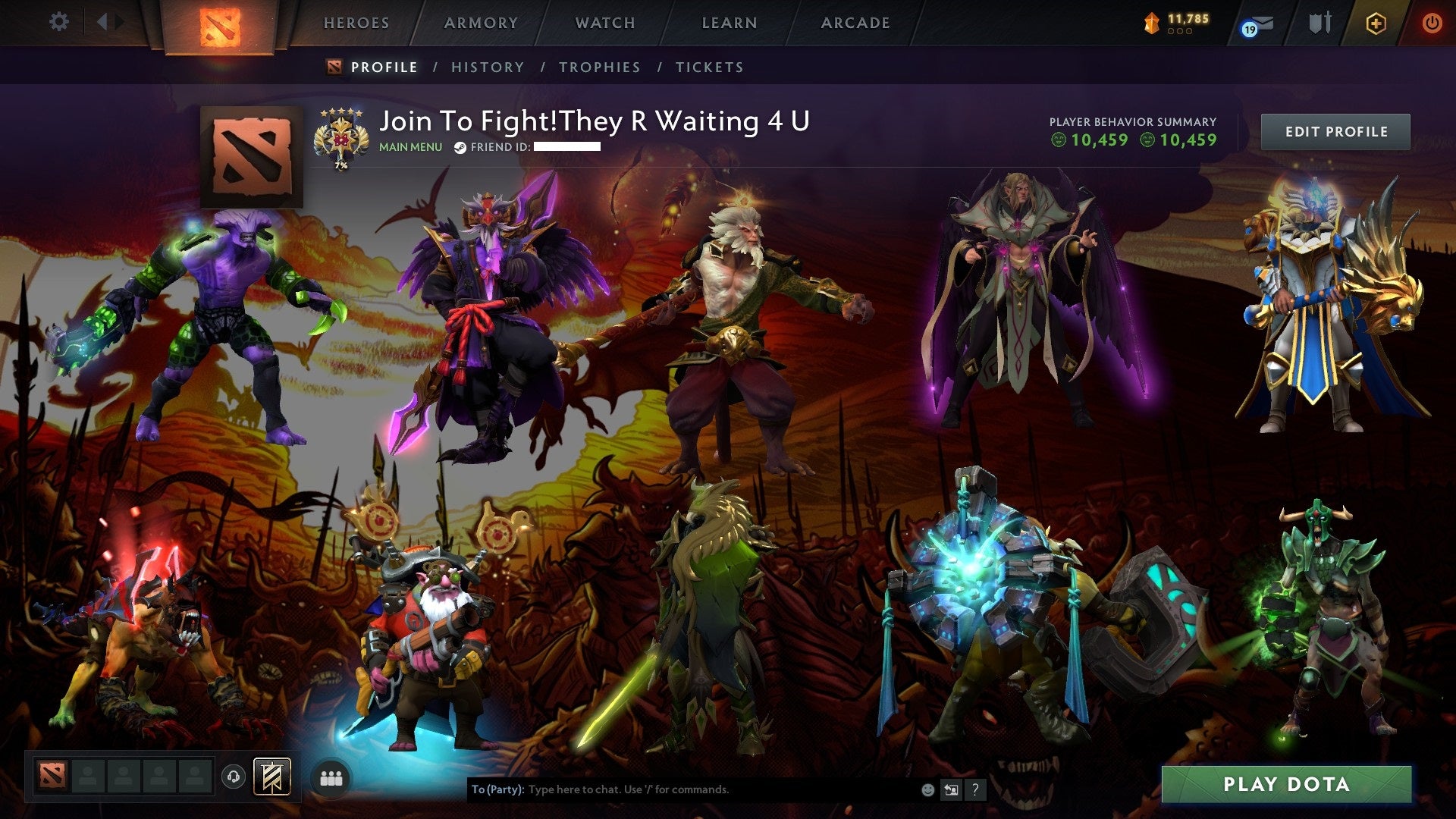Click the EDIT PROFILE button
This screenshot has height=819, width=1456.
point(1335,130)
